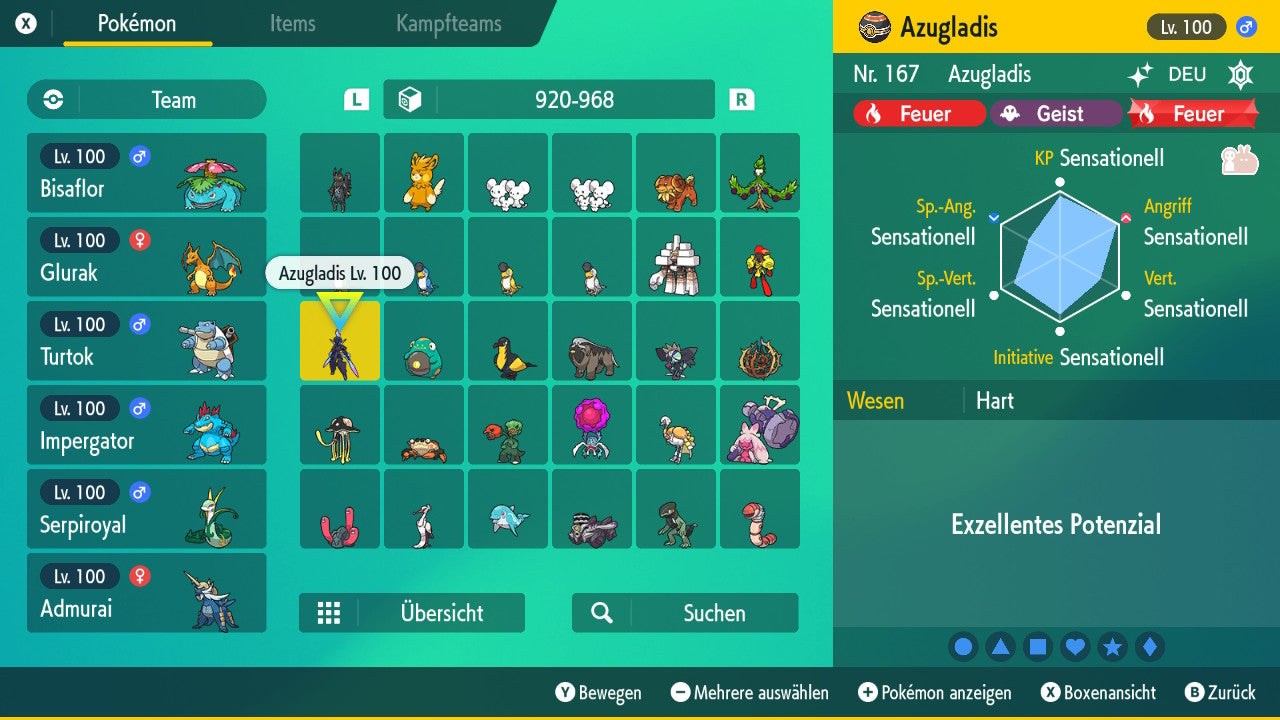Open the Team panel via its Poké Ball icon

pyautogui.click(x=51, y=100)
